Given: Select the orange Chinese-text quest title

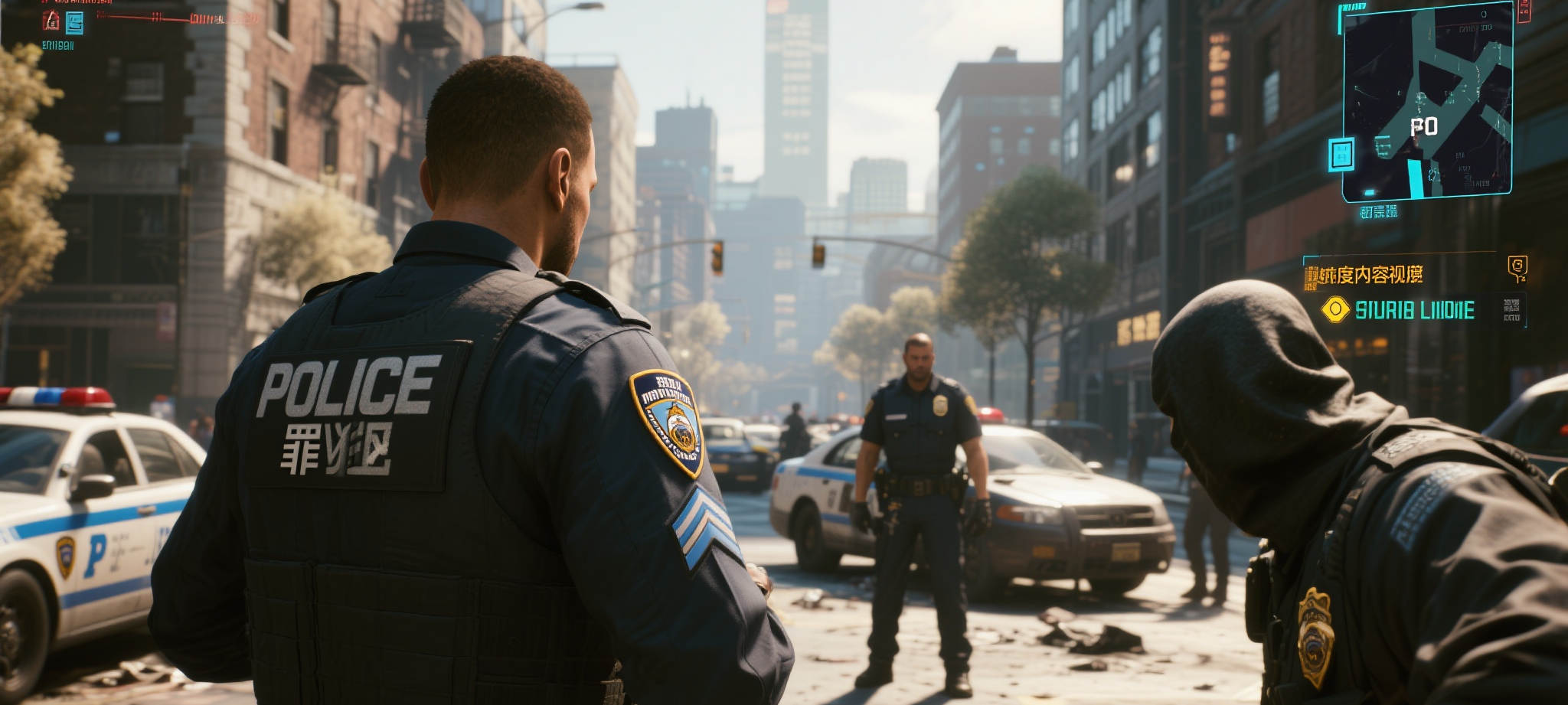Looking at the screenshot, I should pyautogui.click(x=1364, y=275).
